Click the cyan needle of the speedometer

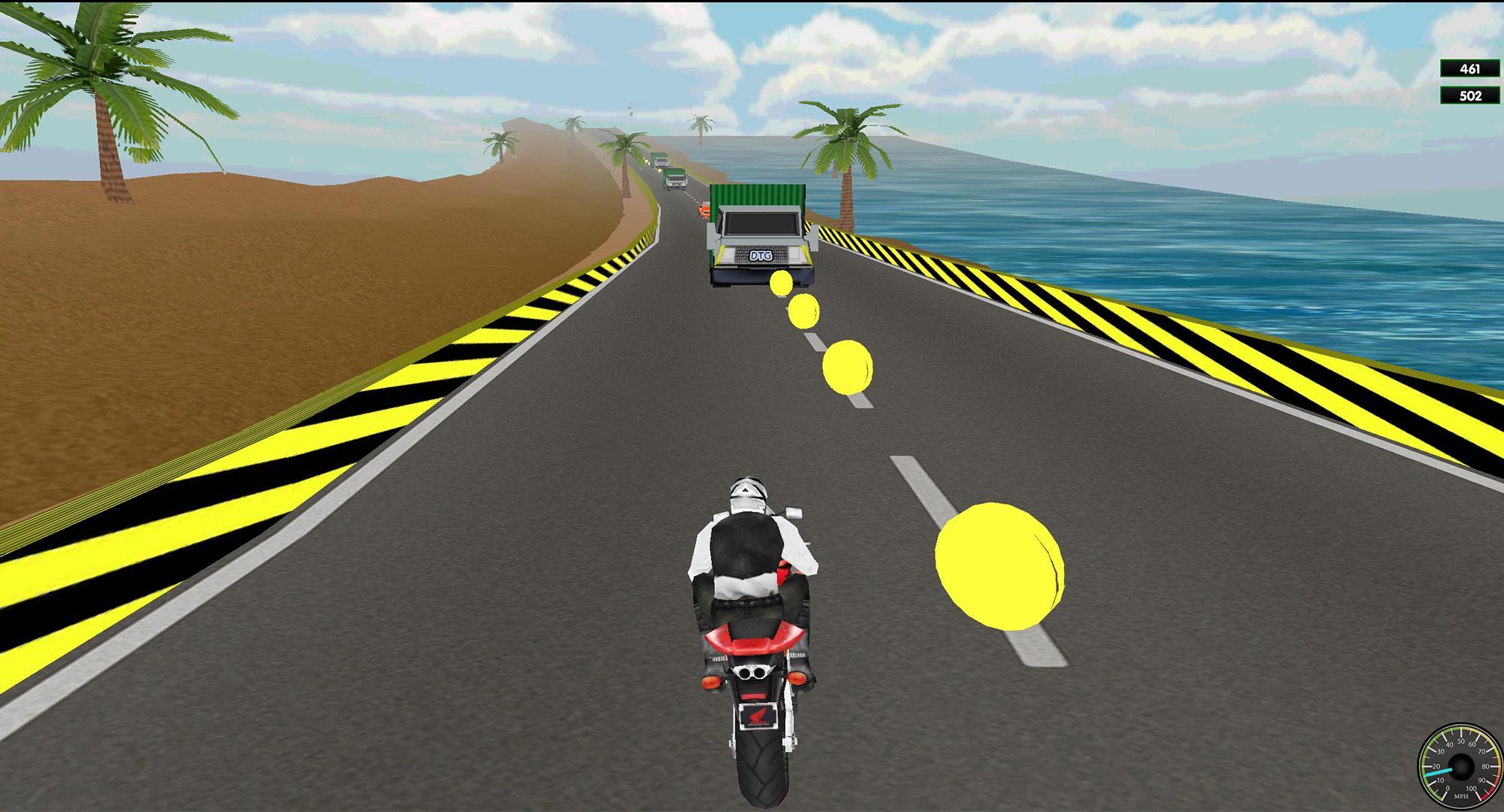(1440, 771)
